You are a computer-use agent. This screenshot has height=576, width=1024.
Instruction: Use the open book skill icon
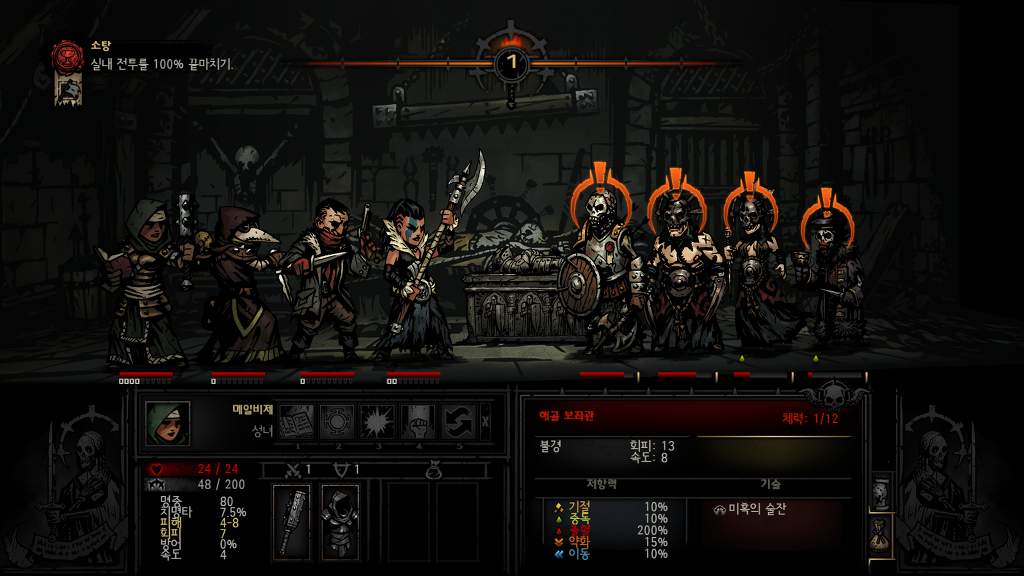click(x=297, y=422)
